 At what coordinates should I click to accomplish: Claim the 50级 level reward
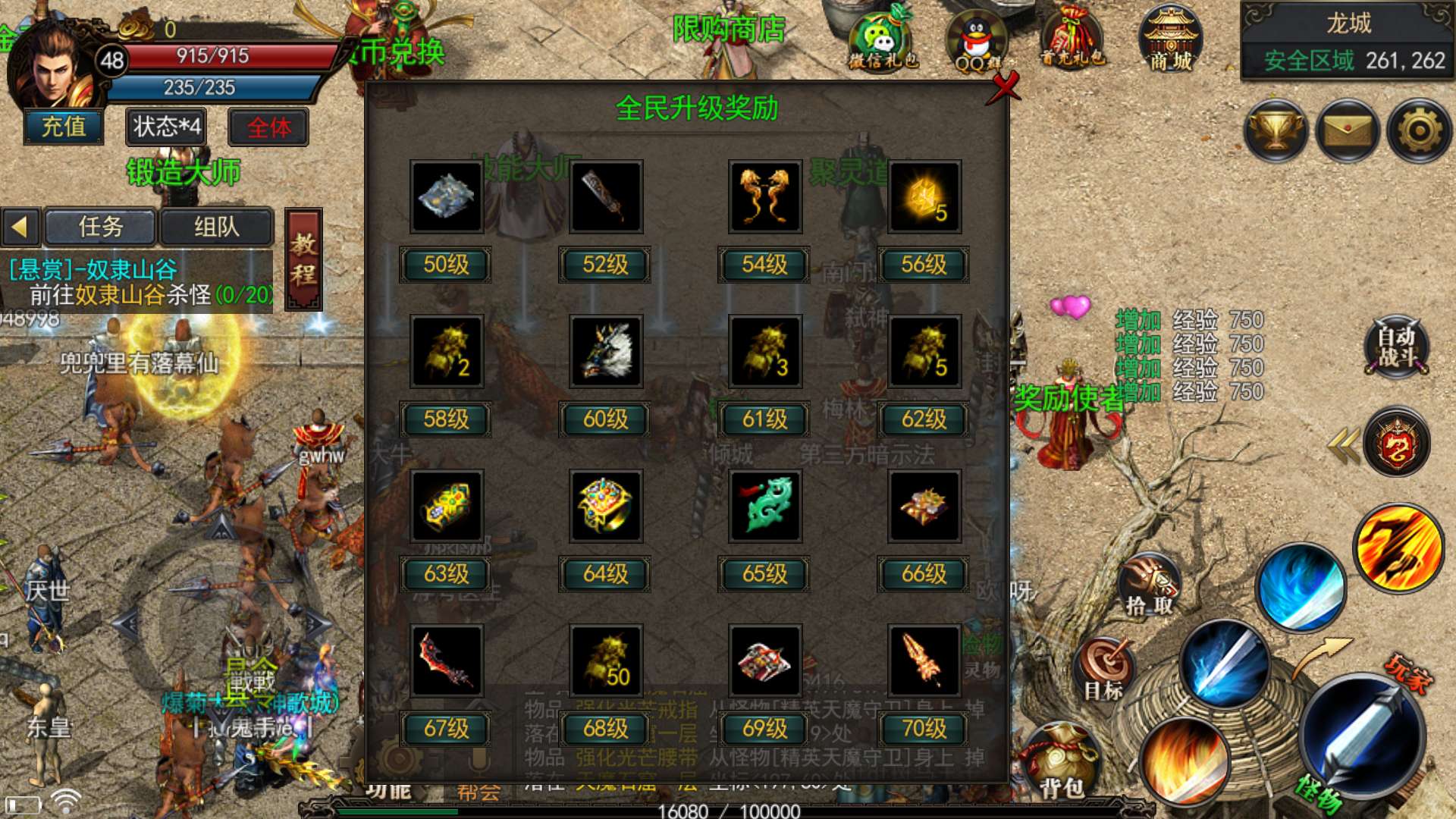tap(446, 265)
